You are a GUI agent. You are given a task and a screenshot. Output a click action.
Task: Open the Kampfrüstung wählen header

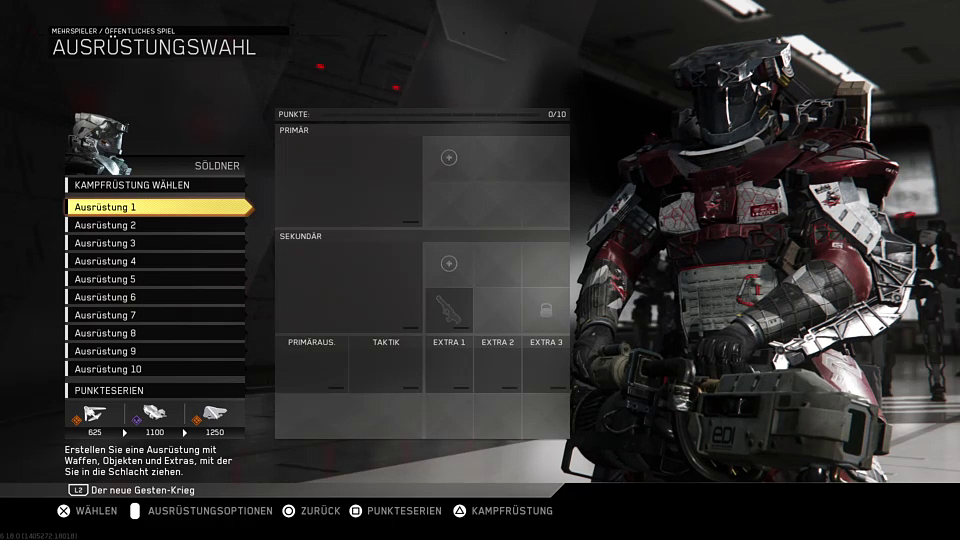coord(155,185)
